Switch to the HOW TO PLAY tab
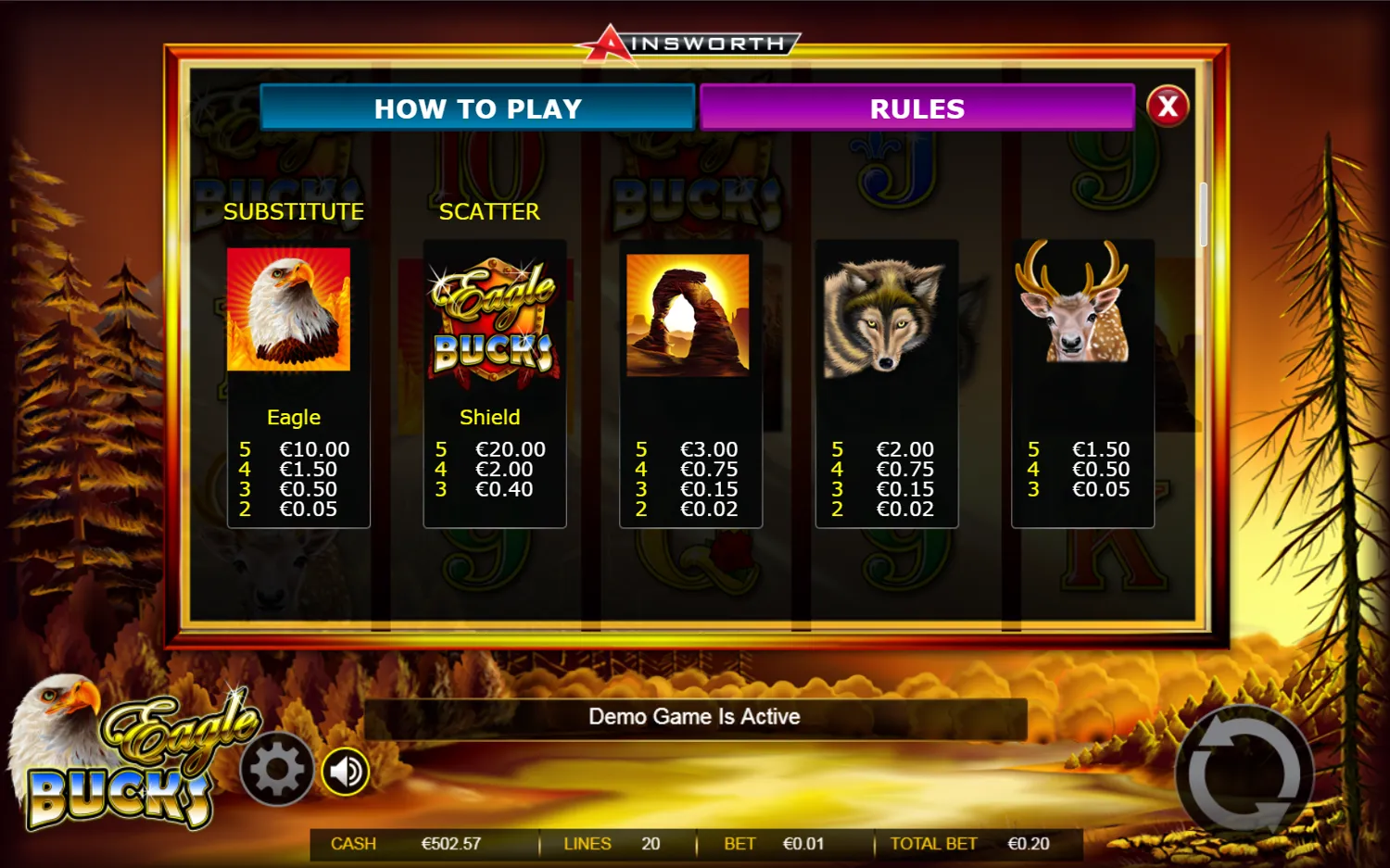Viewport: 1390px width, 868px height. pos(477,108)
